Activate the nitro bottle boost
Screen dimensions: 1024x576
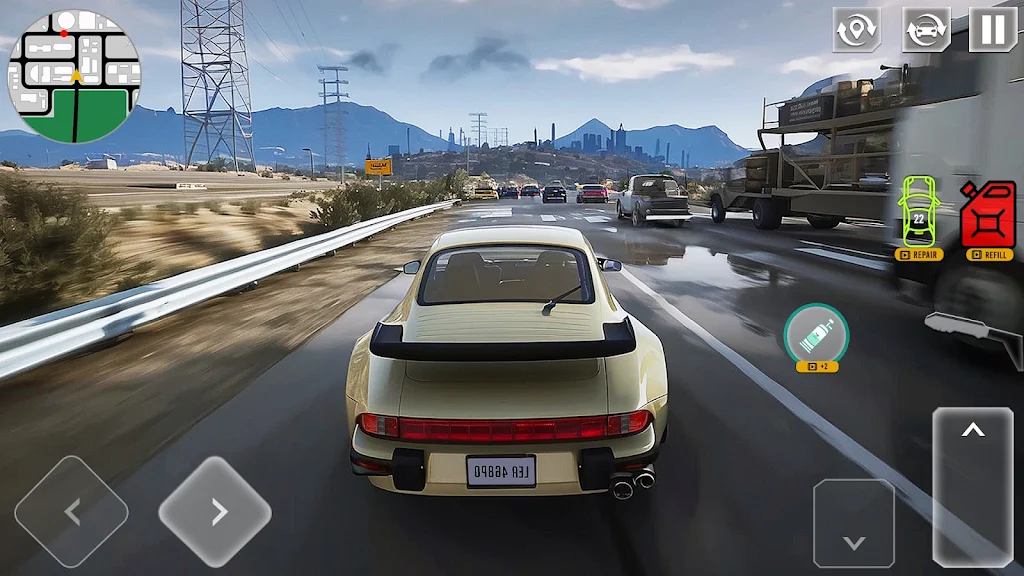click(816, 333)
